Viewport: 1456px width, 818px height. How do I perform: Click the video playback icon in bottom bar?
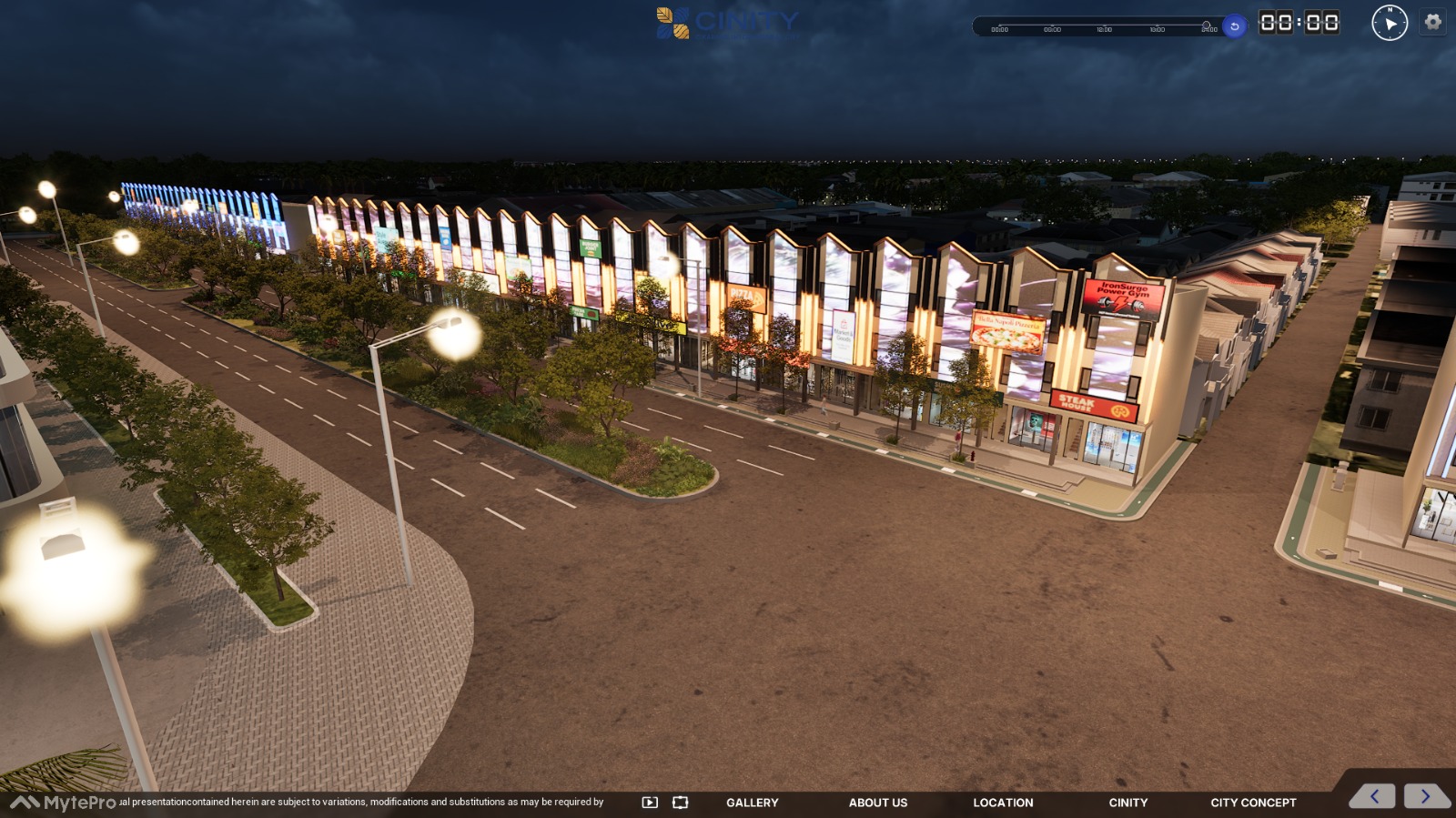650,803
